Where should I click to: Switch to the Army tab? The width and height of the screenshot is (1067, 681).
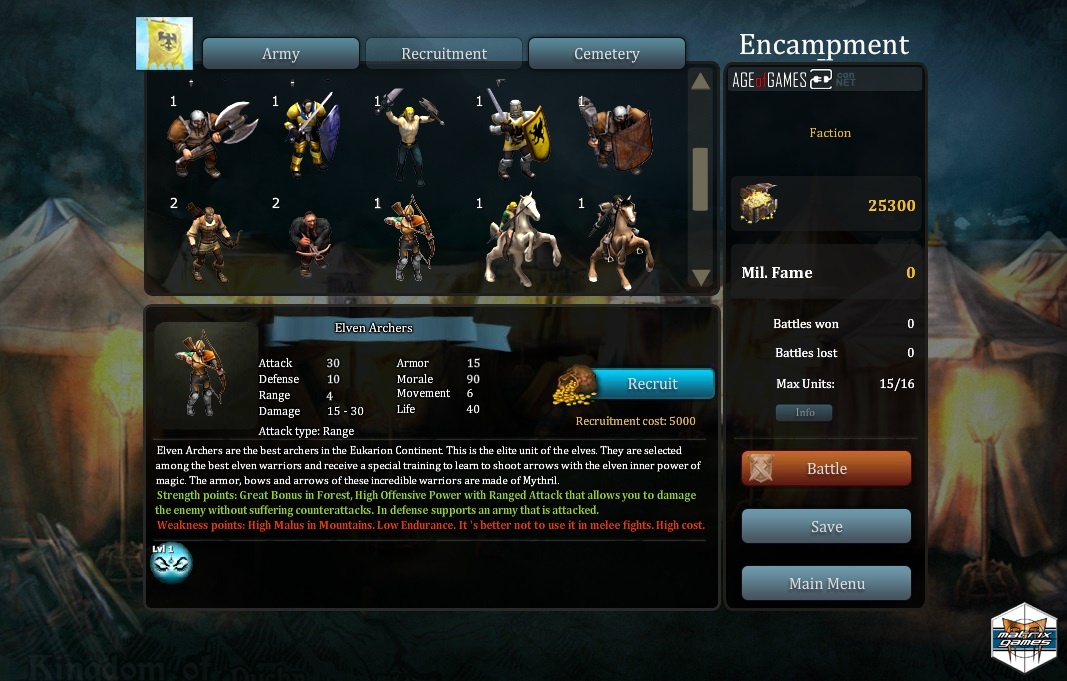pyautogui.click(x=280, y=54)
